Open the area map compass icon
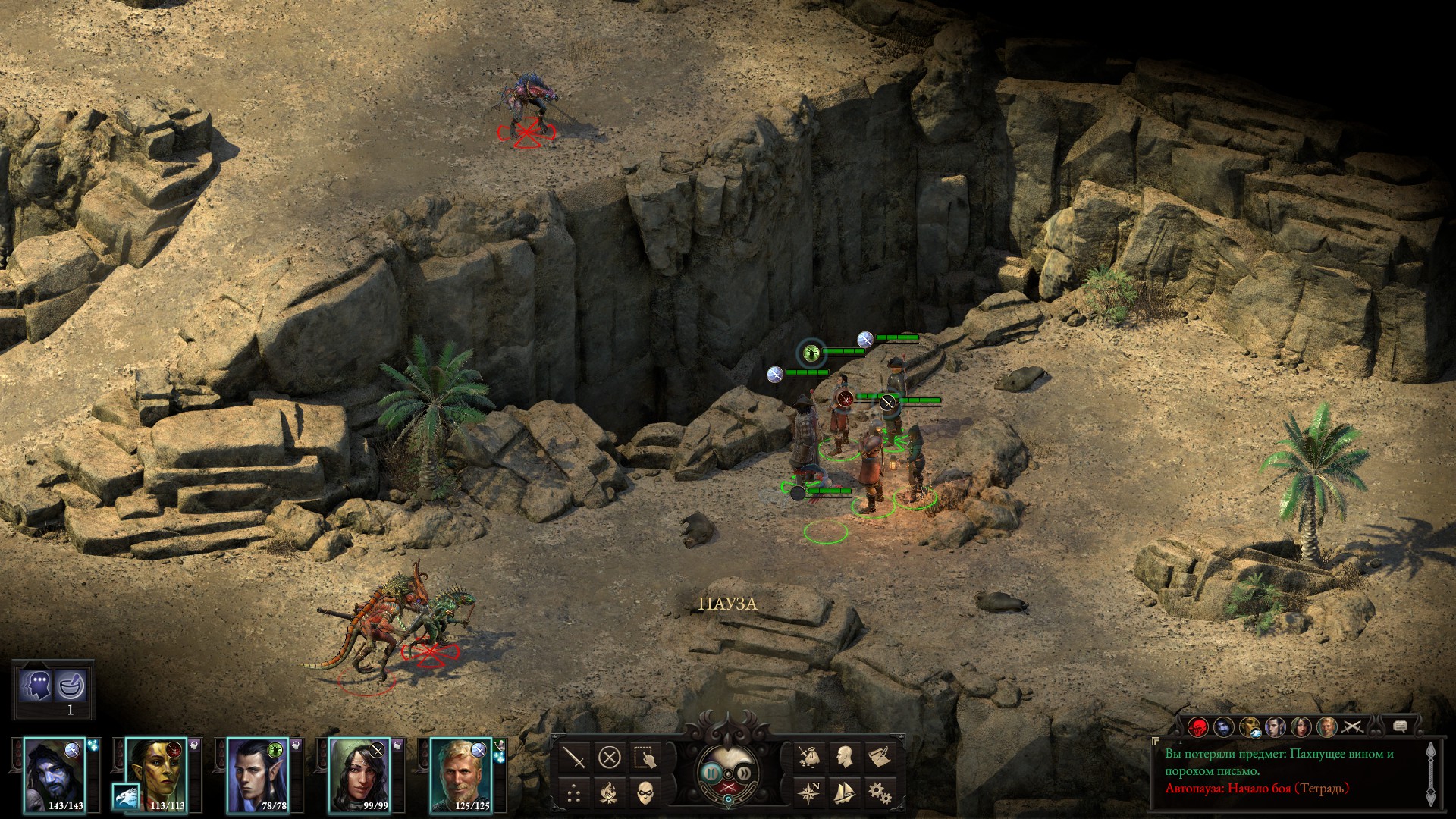Image resolution: width=1456 pixels, height=819 pixels. pos(808,793)
